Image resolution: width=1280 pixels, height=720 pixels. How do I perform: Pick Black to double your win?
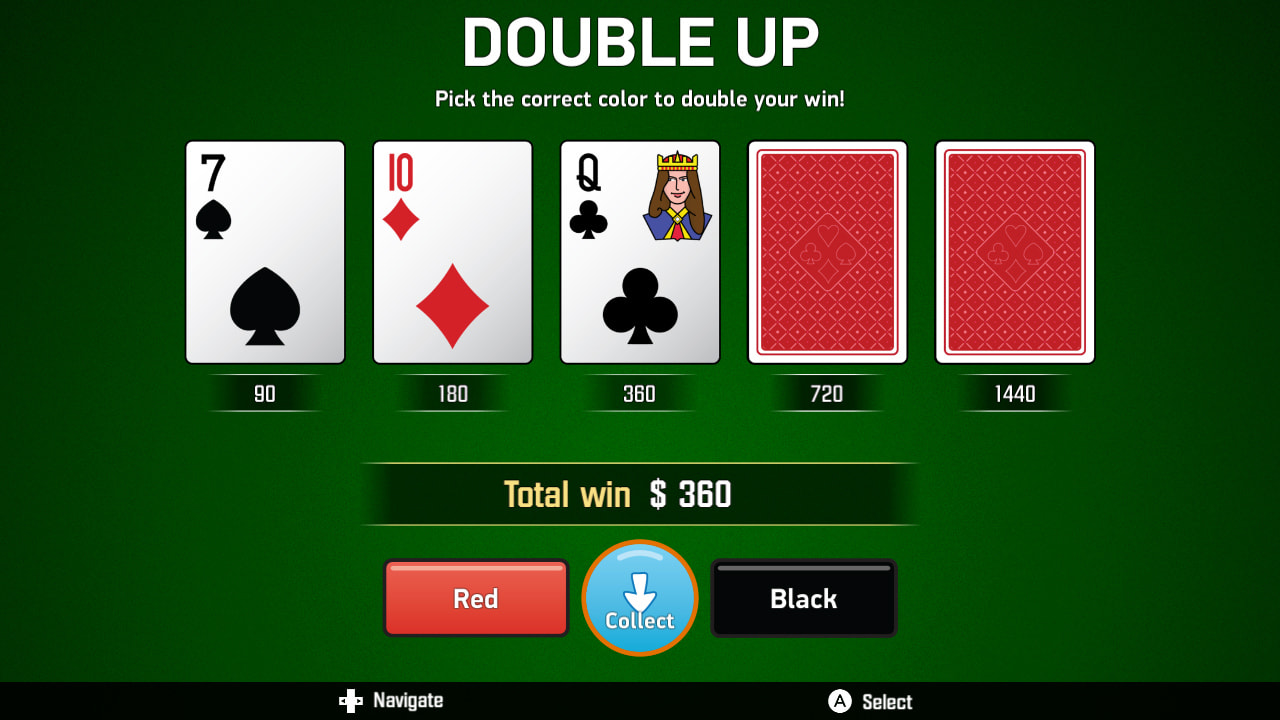click(x=803, y=598)
